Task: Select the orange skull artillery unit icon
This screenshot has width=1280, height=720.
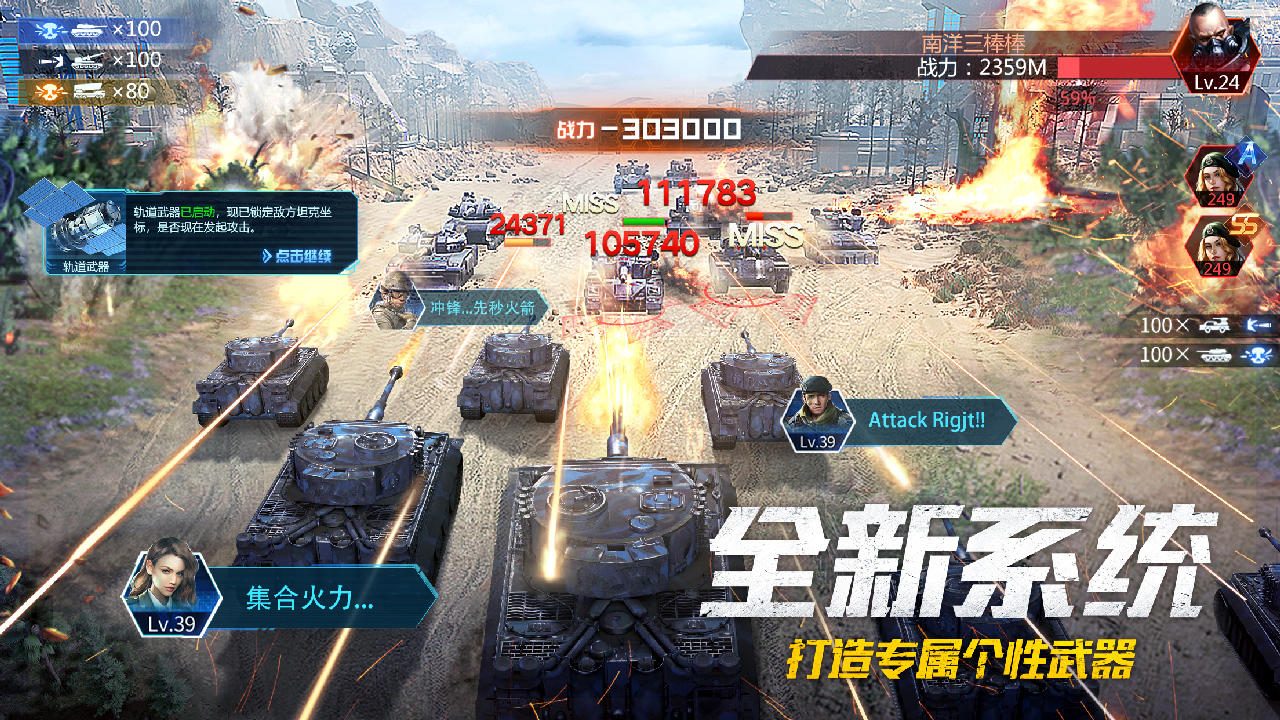Action: coord(48,89)
